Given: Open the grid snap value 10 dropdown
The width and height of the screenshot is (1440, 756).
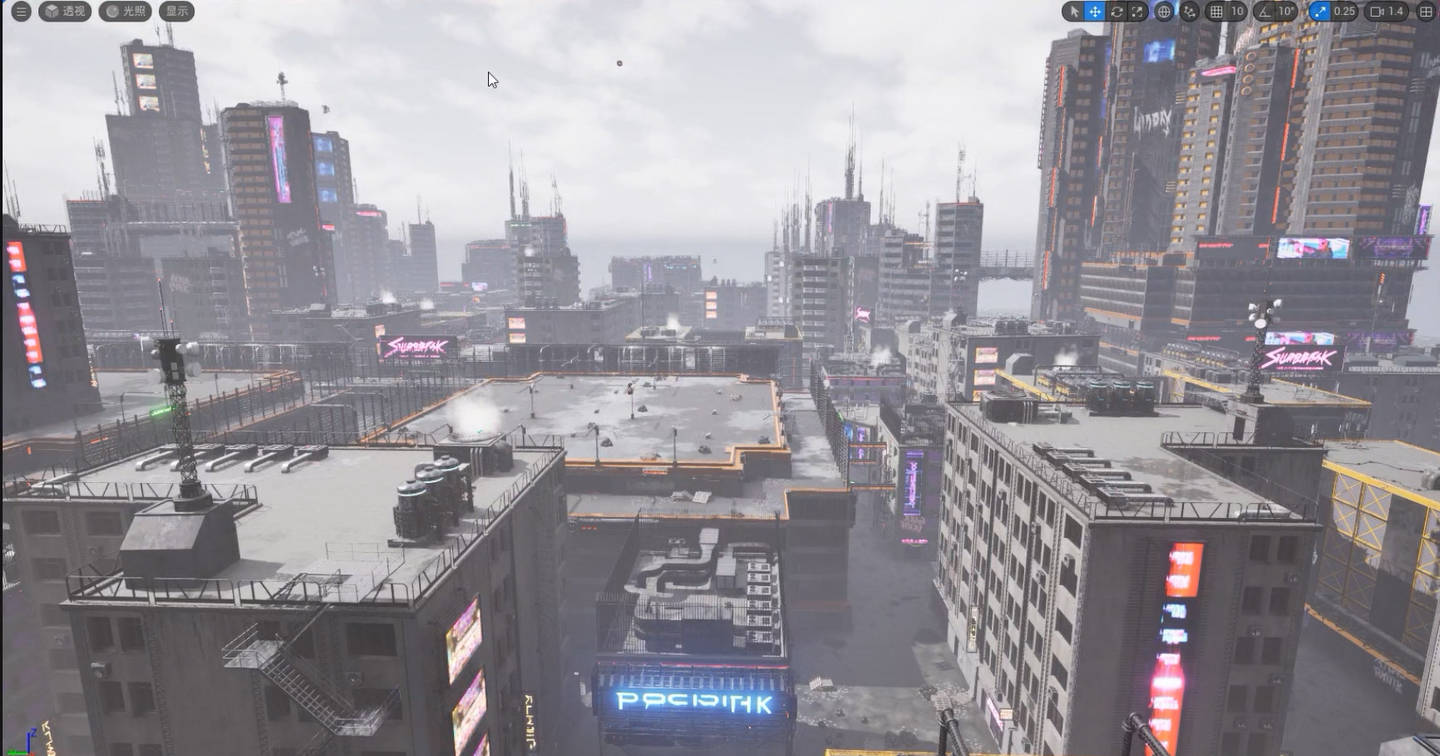Looking at the screenshot, I should pos(1237,11).
